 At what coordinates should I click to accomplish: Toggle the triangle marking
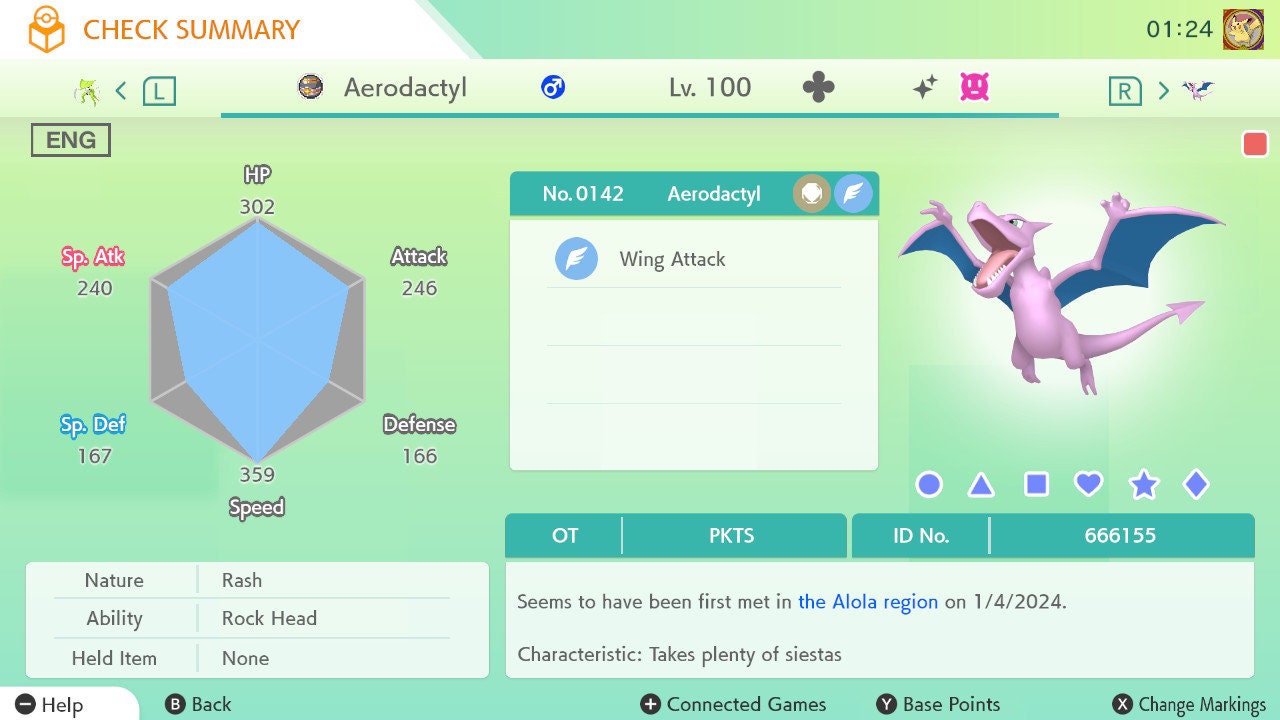(982, 485)
